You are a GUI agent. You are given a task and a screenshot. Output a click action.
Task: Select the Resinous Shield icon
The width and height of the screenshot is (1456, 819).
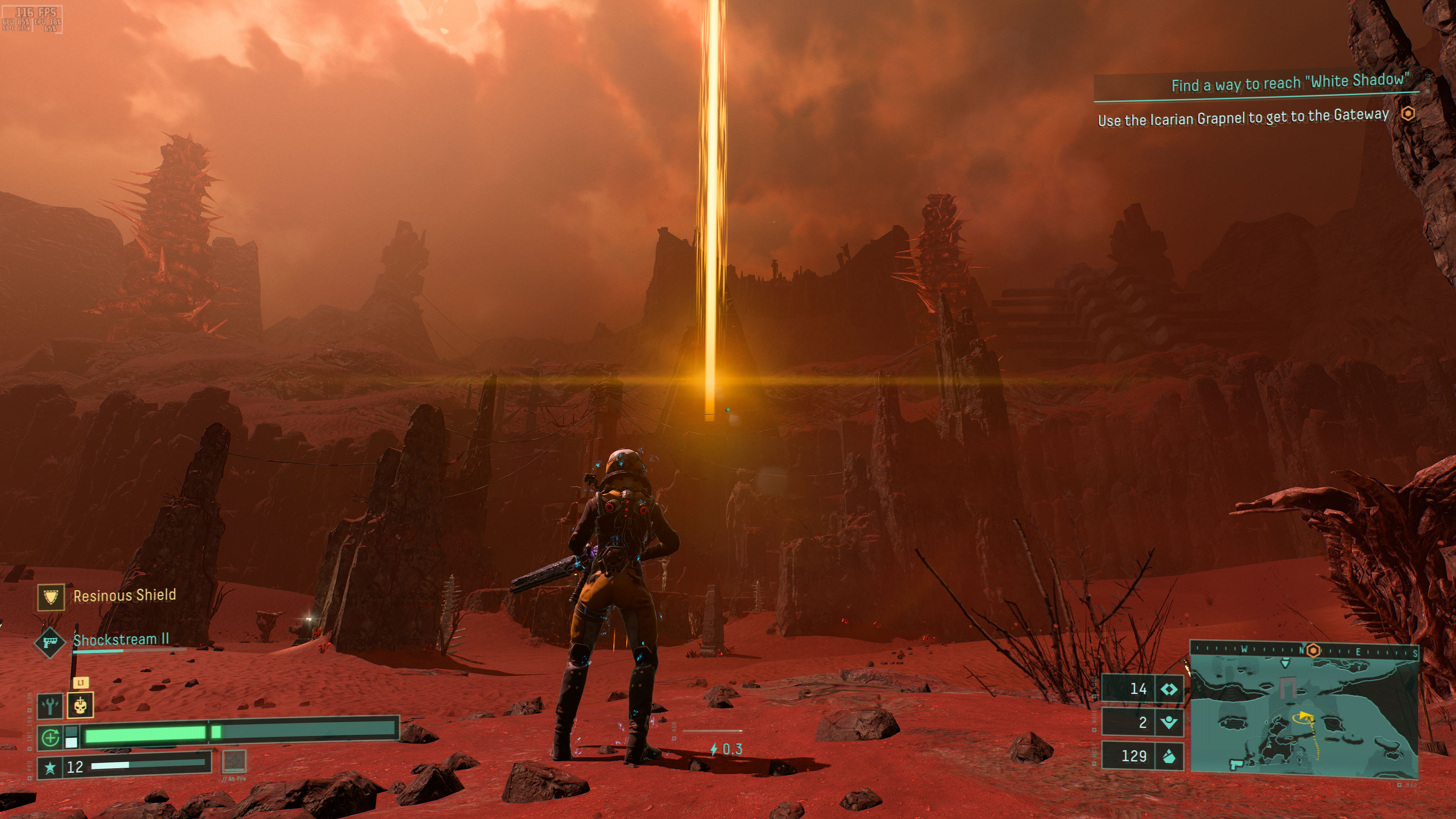[x=51, y=596]
